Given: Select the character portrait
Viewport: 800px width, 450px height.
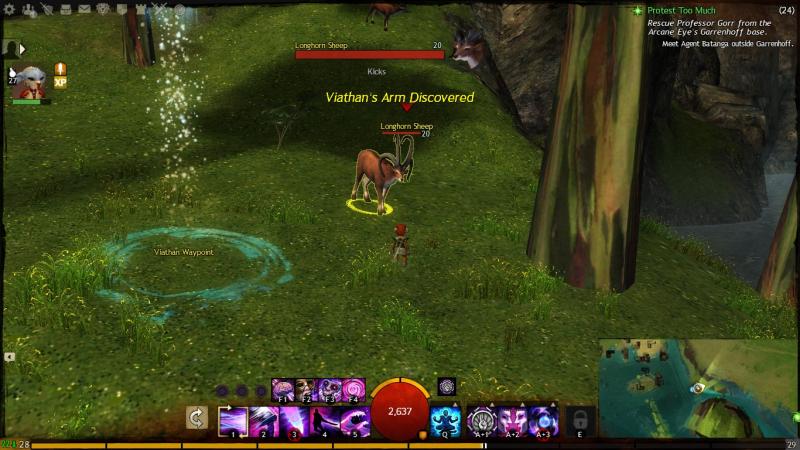Looking at the screenshot, I should click(x=29, y=80).
